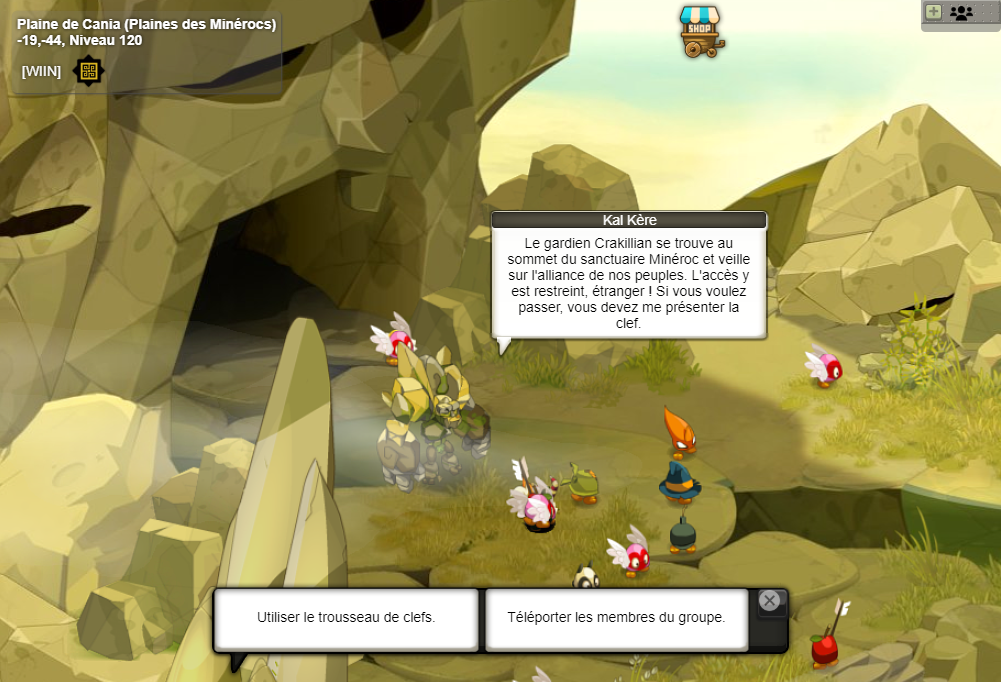This screenshot has width=1001, height=682.
Task: Open the party members group icon
Action: (x=961, y=13)
